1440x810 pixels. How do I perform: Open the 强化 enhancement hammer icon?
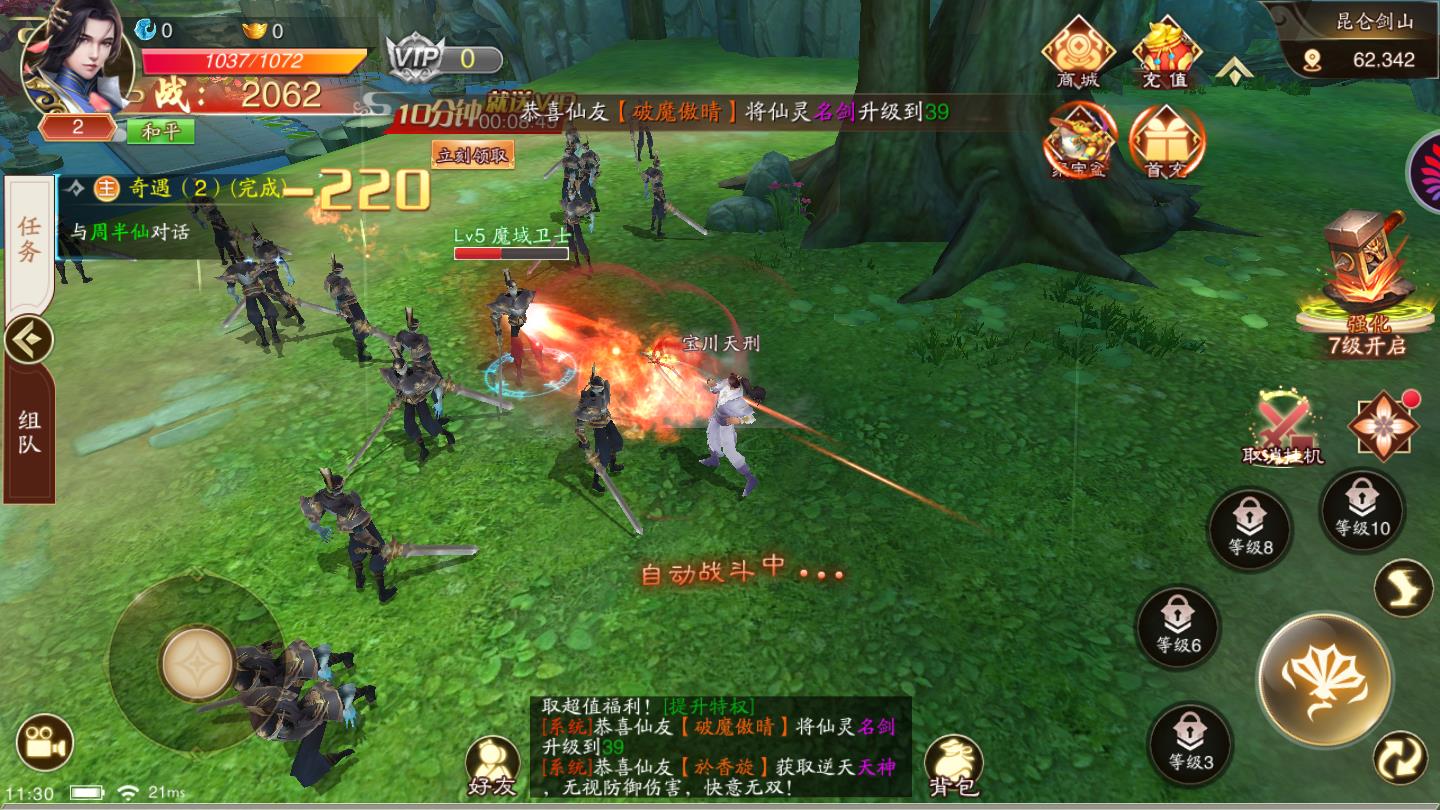point(1365,280)
